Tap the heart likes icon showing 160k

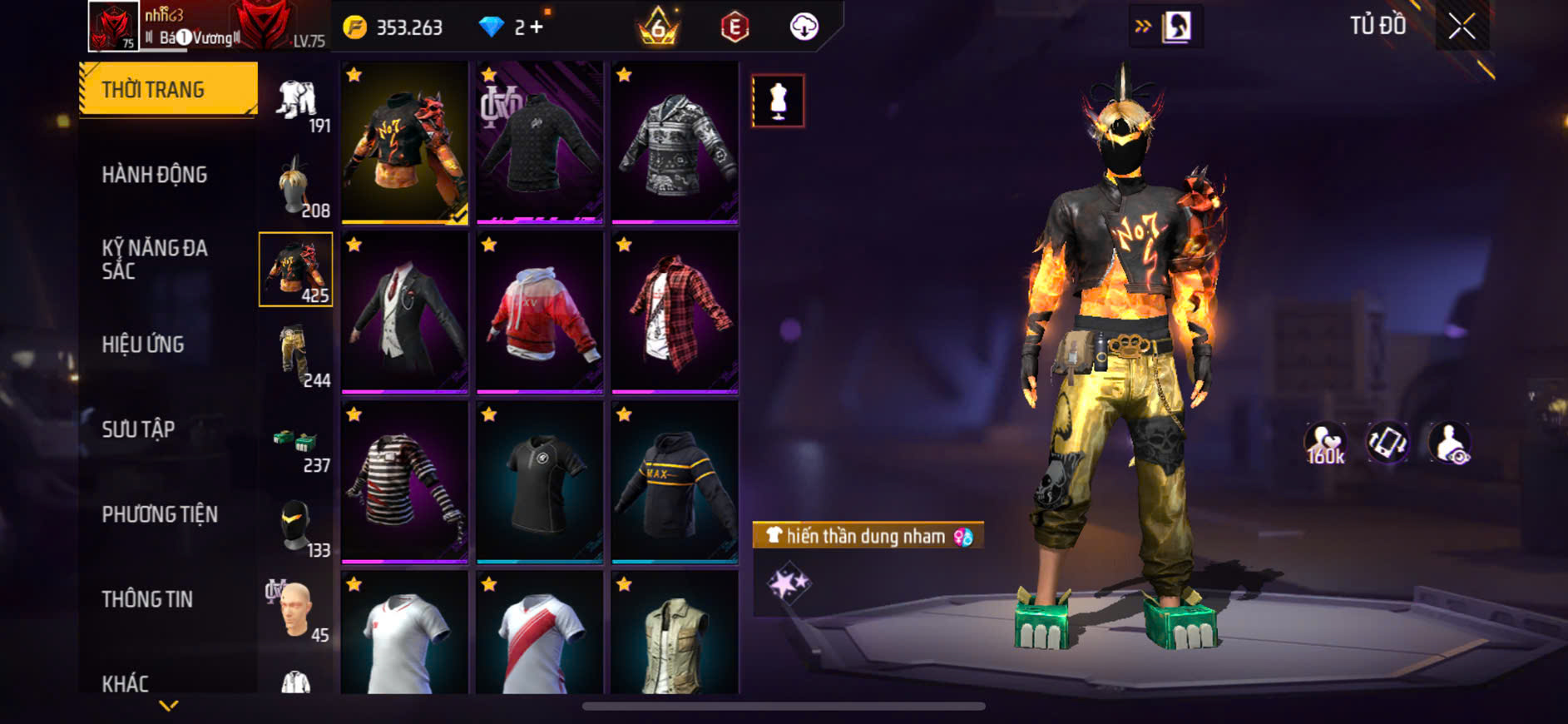pyautogui.click(x=1325, y=444)
